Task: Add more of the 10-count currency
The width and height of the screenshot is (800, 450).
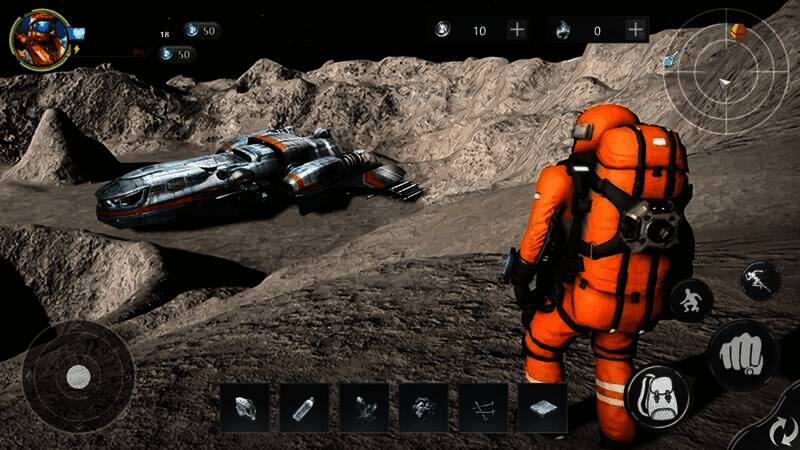Action: point(516,30)
